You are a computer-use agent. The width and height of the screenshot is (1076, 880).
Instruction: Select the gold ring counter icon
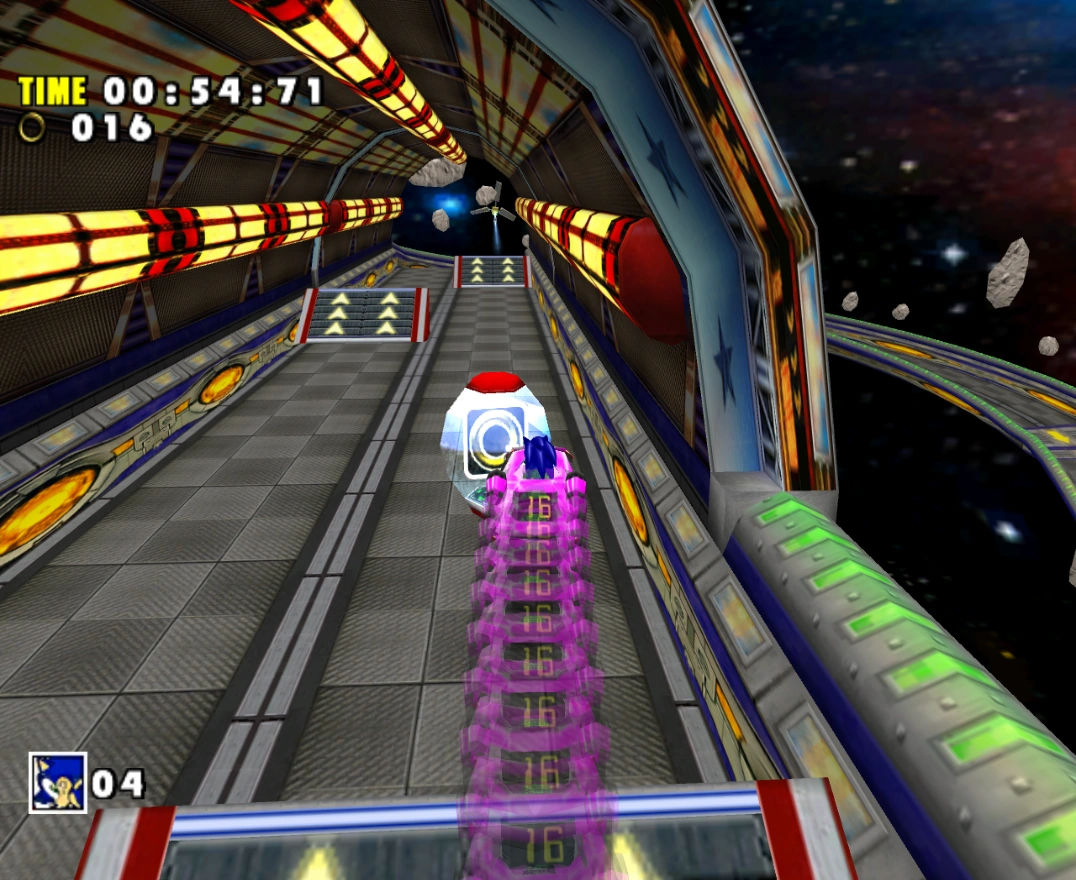click(x=35, y=127)
